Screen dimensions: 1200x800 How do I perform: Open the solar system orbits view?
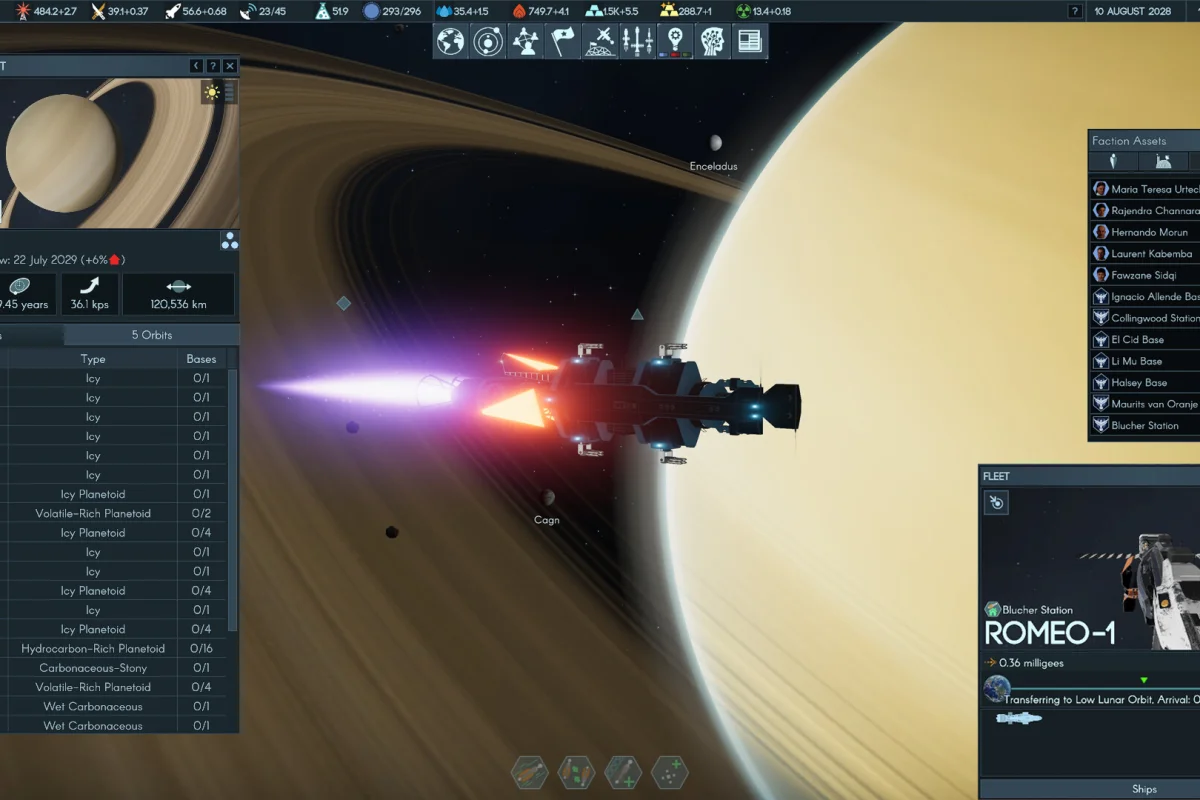coord(488,41)
